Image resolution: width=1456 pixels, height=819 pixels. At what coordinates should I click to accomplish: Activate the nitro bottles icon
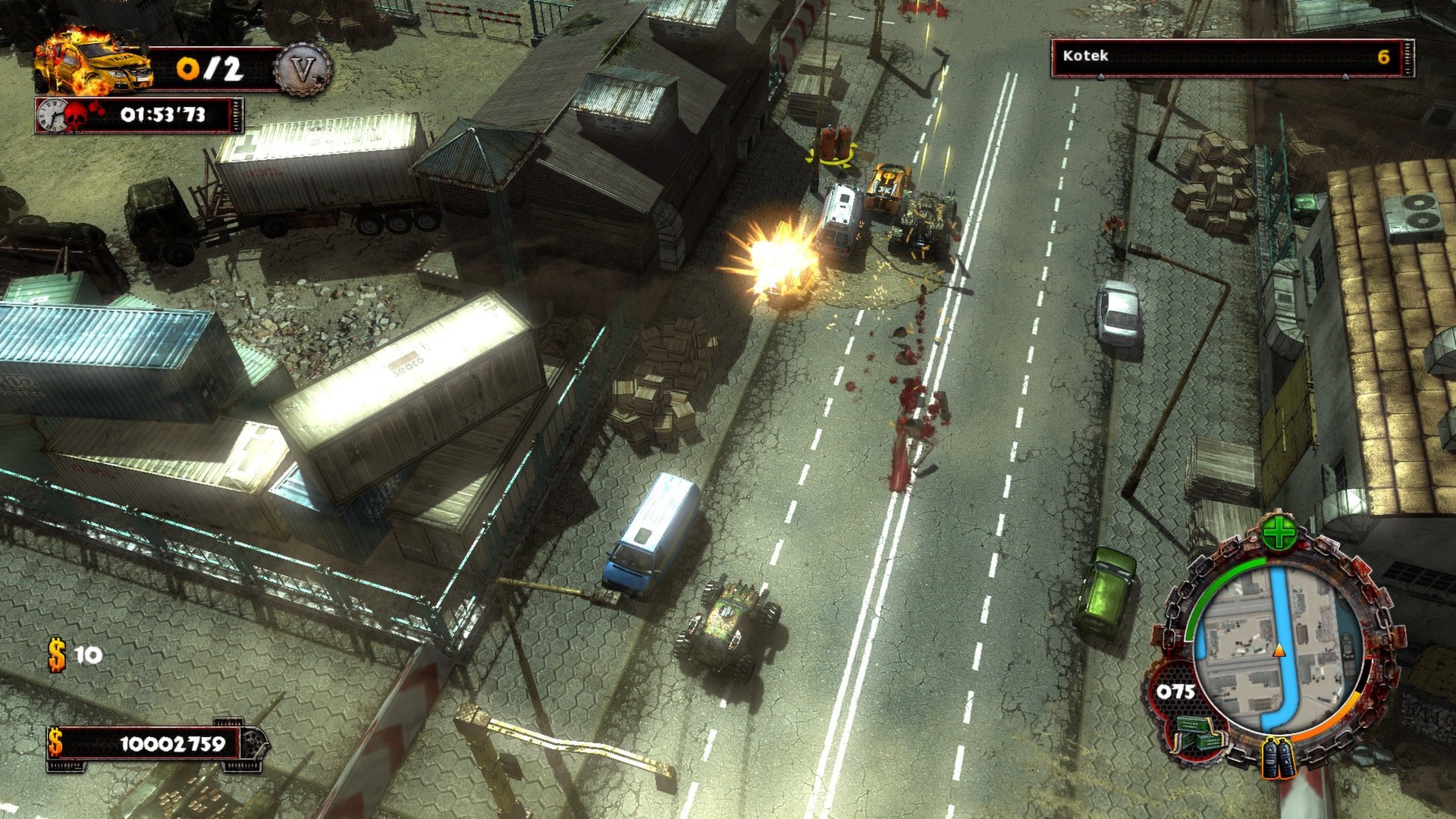(x=1279, y=757)
